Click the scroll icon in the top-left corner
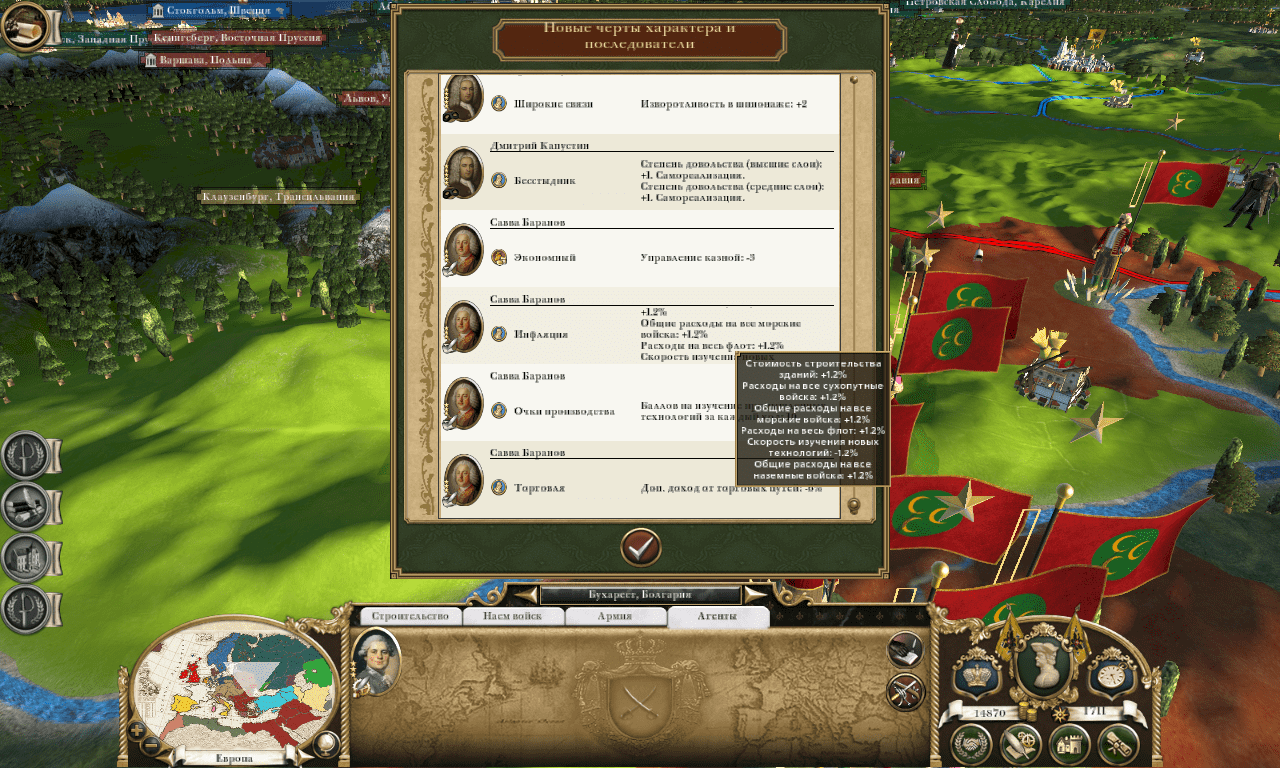Image resolution: width=1280 pixels, height=768 pixels. tap(25, 27)
